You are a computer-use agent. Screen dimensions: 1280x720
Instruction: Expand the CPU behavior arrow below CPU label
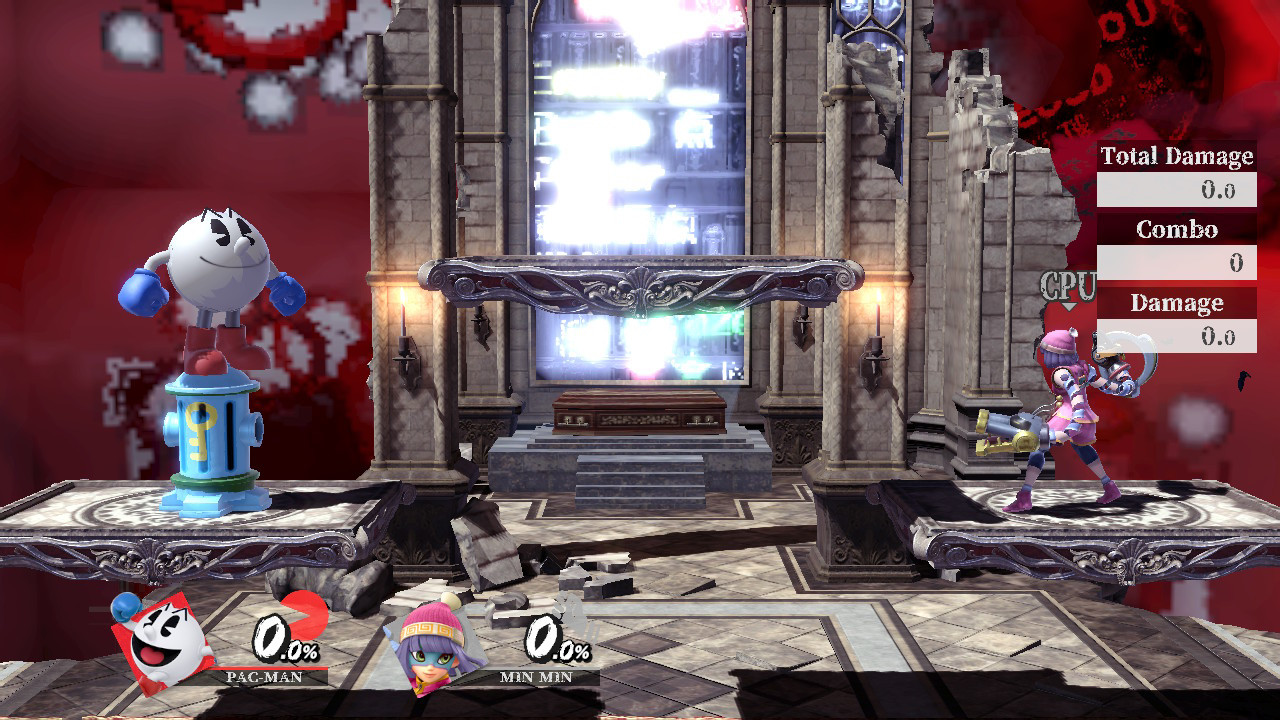[x=1069, y=306]
